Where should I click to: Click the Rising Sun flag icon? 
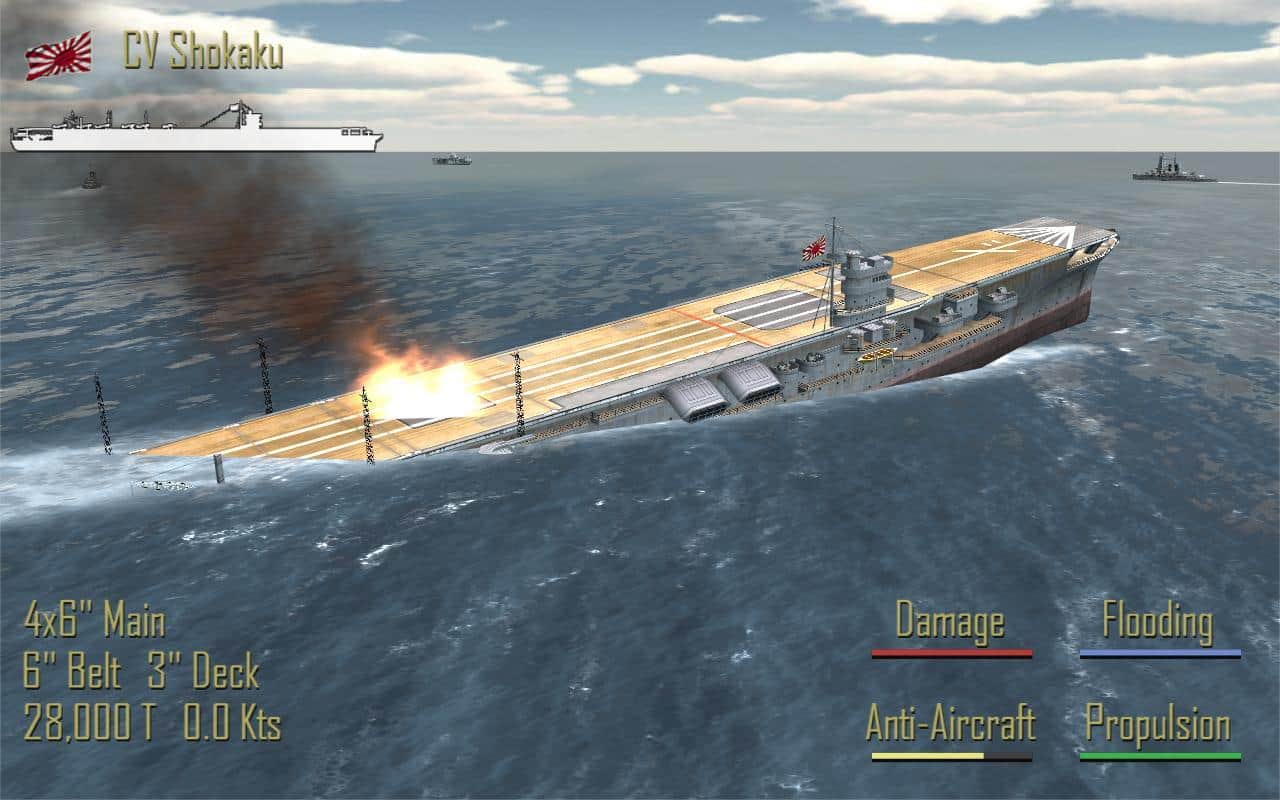coord(58,55)
